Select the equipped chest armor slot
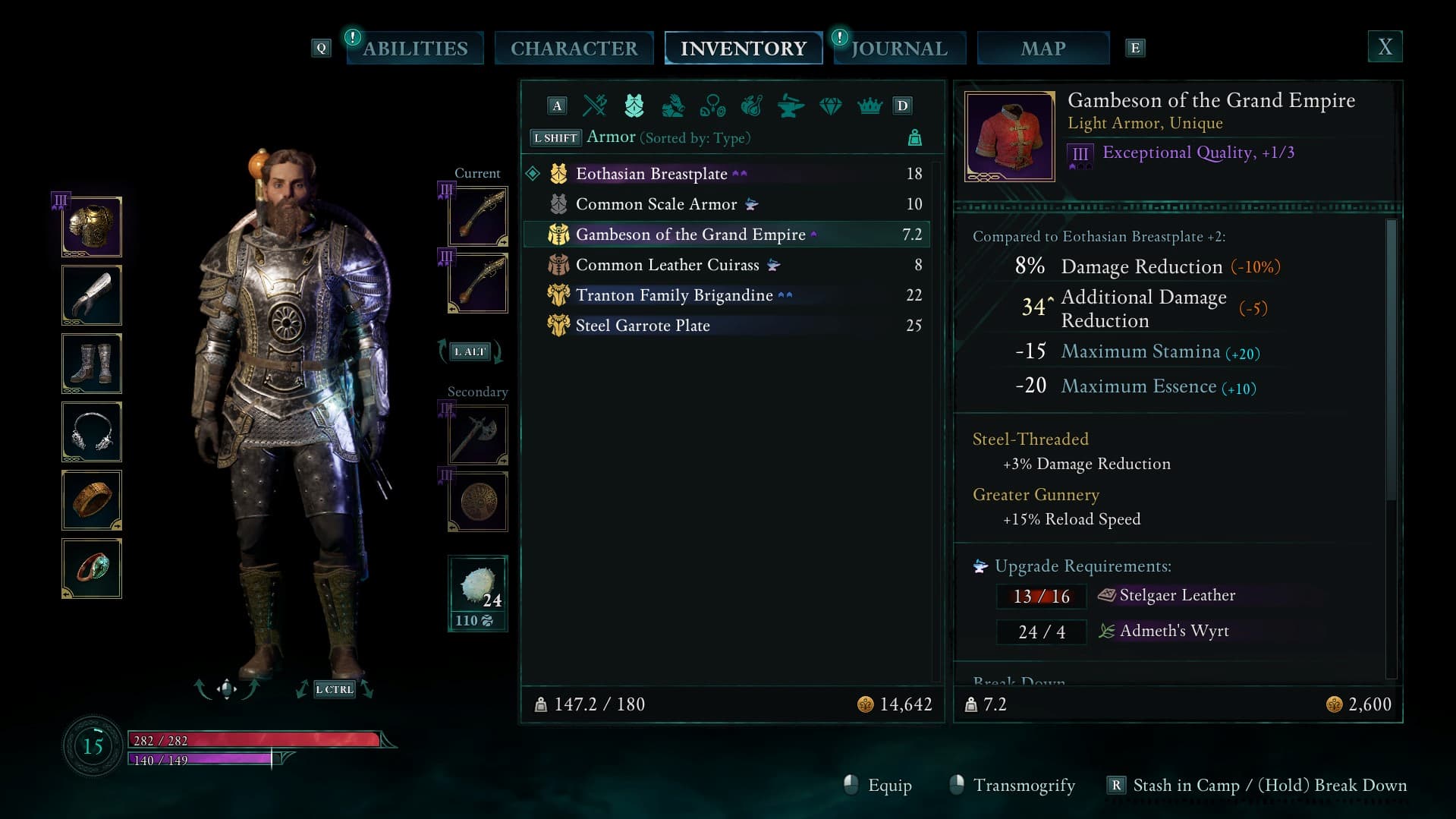The height and width of the screenshot is (819, 1456). point(92,227)
